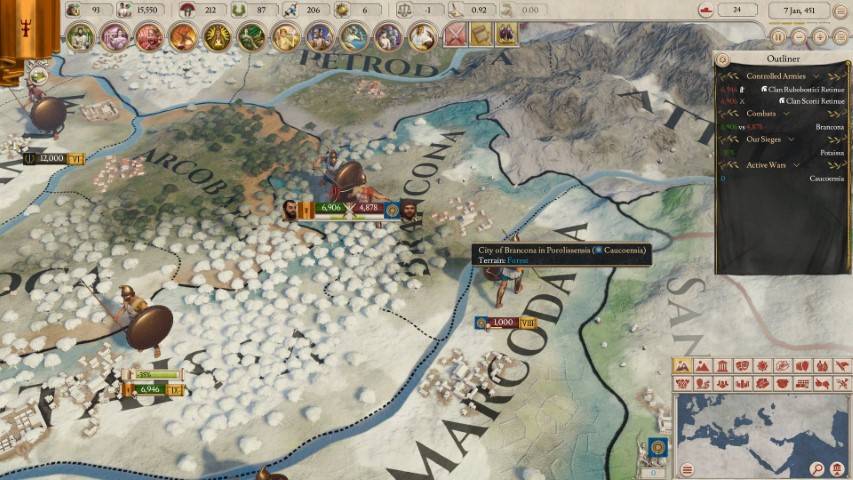
Task: Open the yellow scroll square icon
Action: (x=481, y=36)
